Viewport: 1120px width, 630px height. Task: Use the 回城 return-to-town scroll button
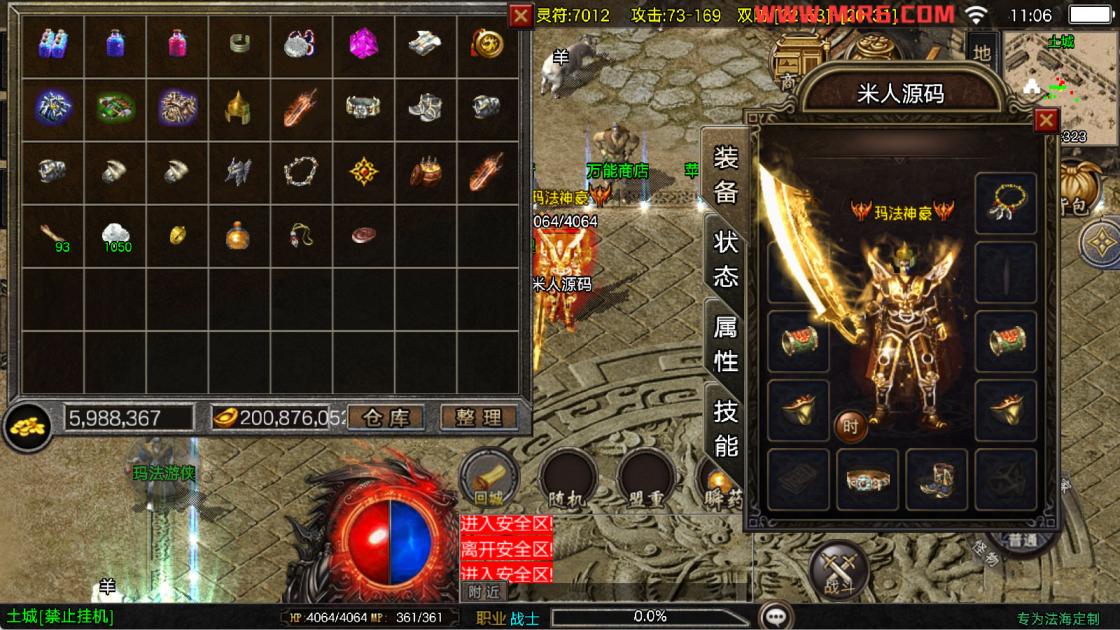[x=488, y=477]
